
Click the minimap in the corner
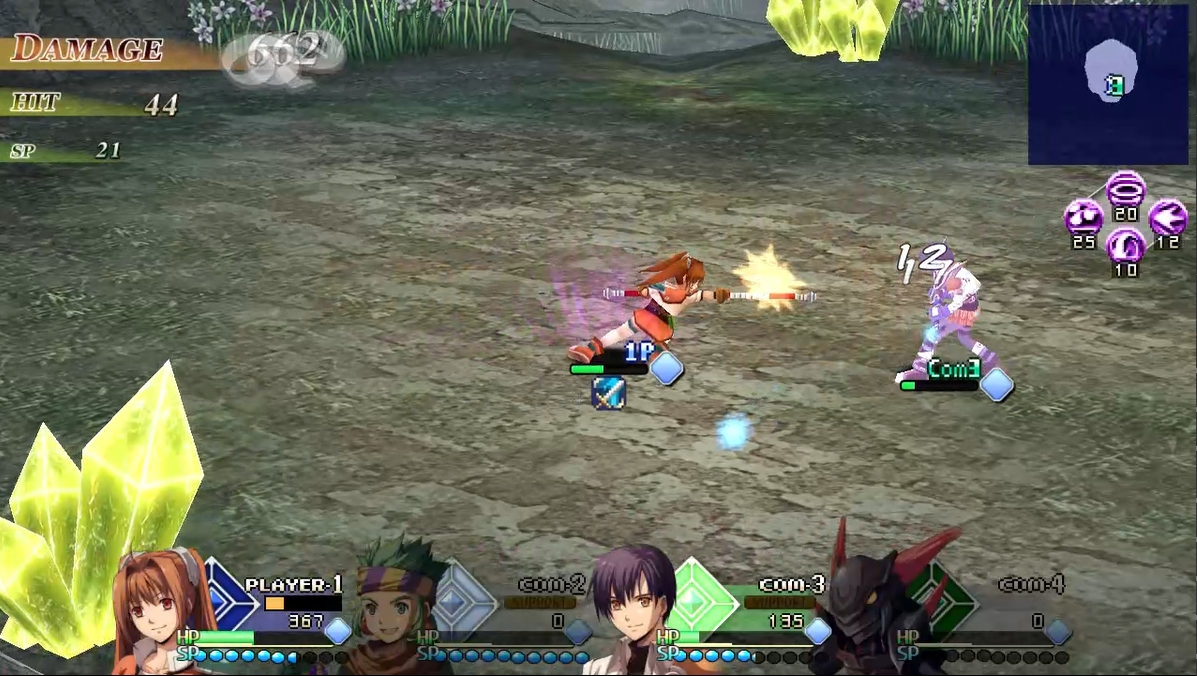tap(1109, 84)
